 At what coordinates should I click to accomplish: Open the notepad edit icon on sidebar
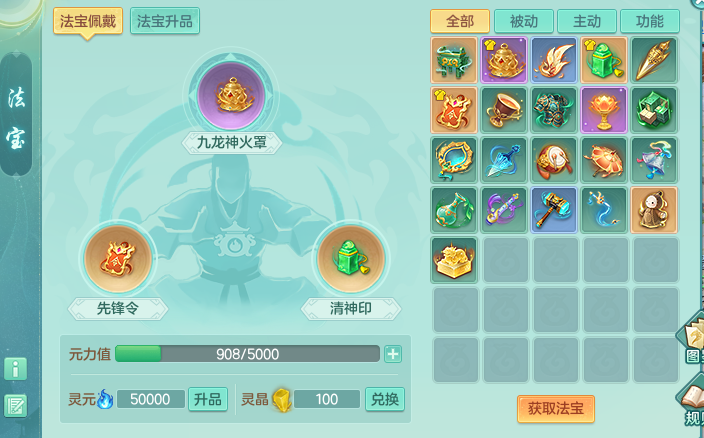tap(15, 405)
